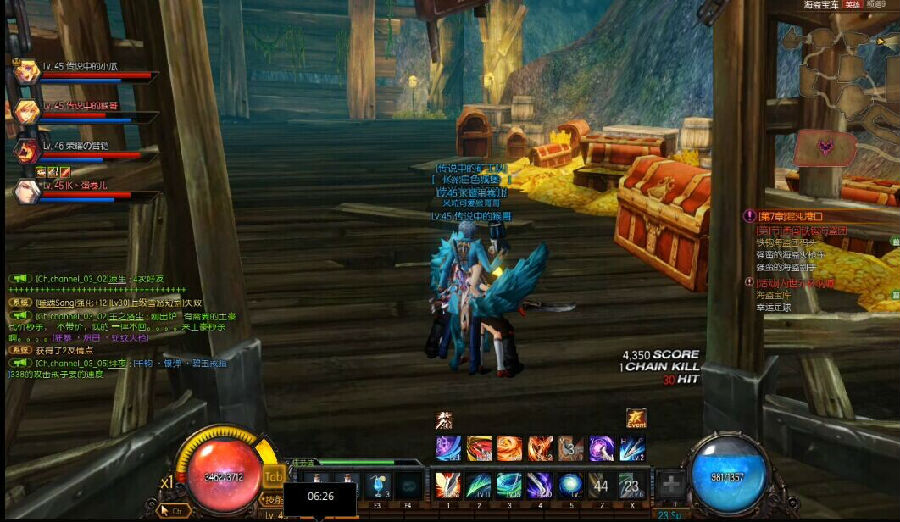Select the first party member's portrait
The height and width of the screenshot is (522, 900).
26,72
